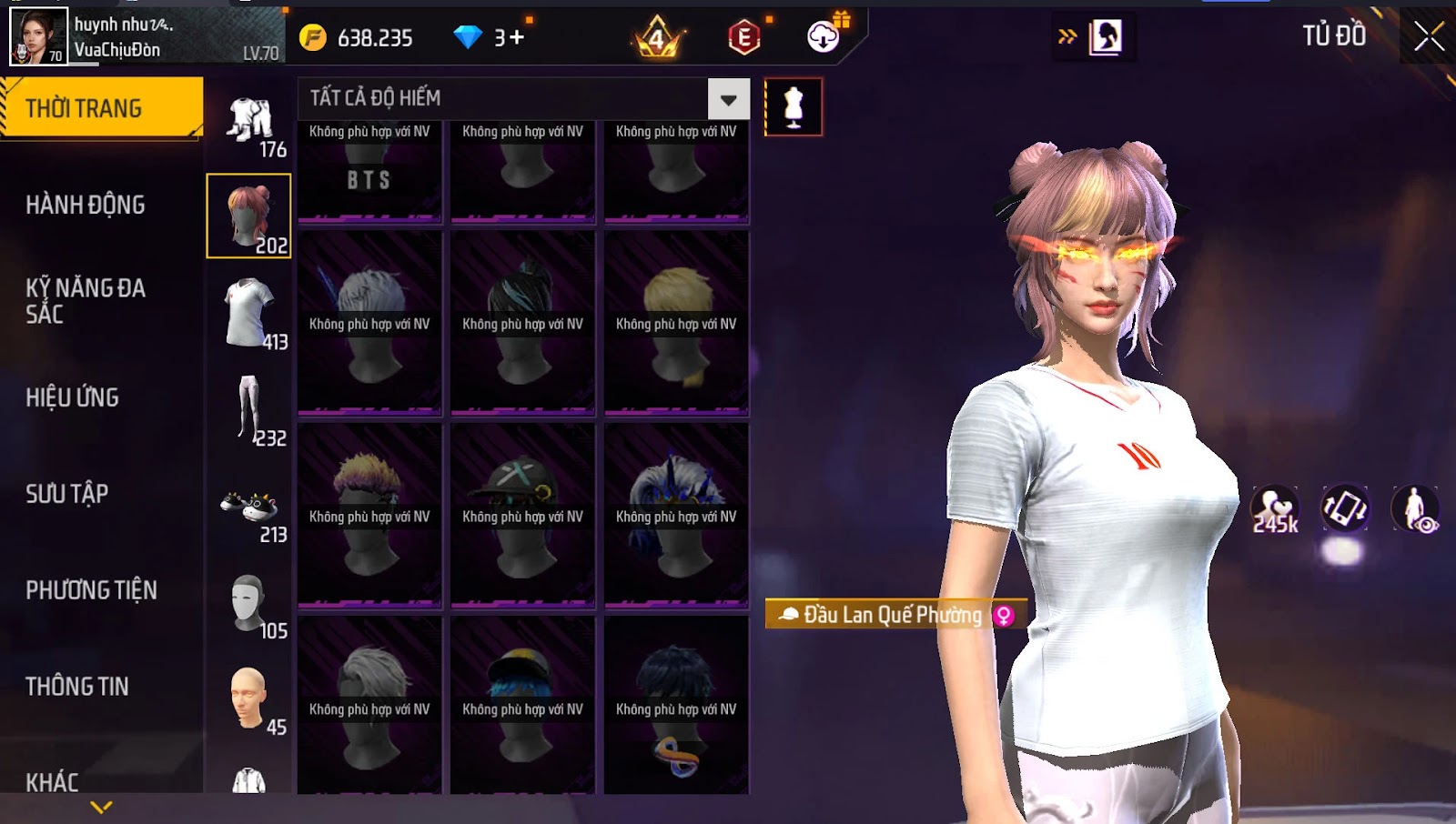Open the pants category with 232 items
Viewport: 1456px width, 824px height.
[x=249, y=409]
